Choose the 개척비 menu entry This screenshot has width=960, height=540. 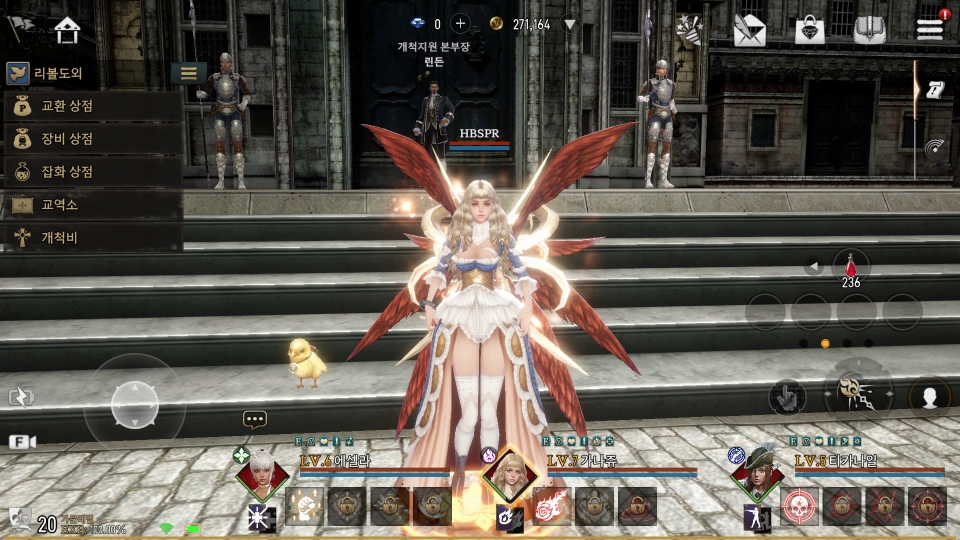point(92,237)
